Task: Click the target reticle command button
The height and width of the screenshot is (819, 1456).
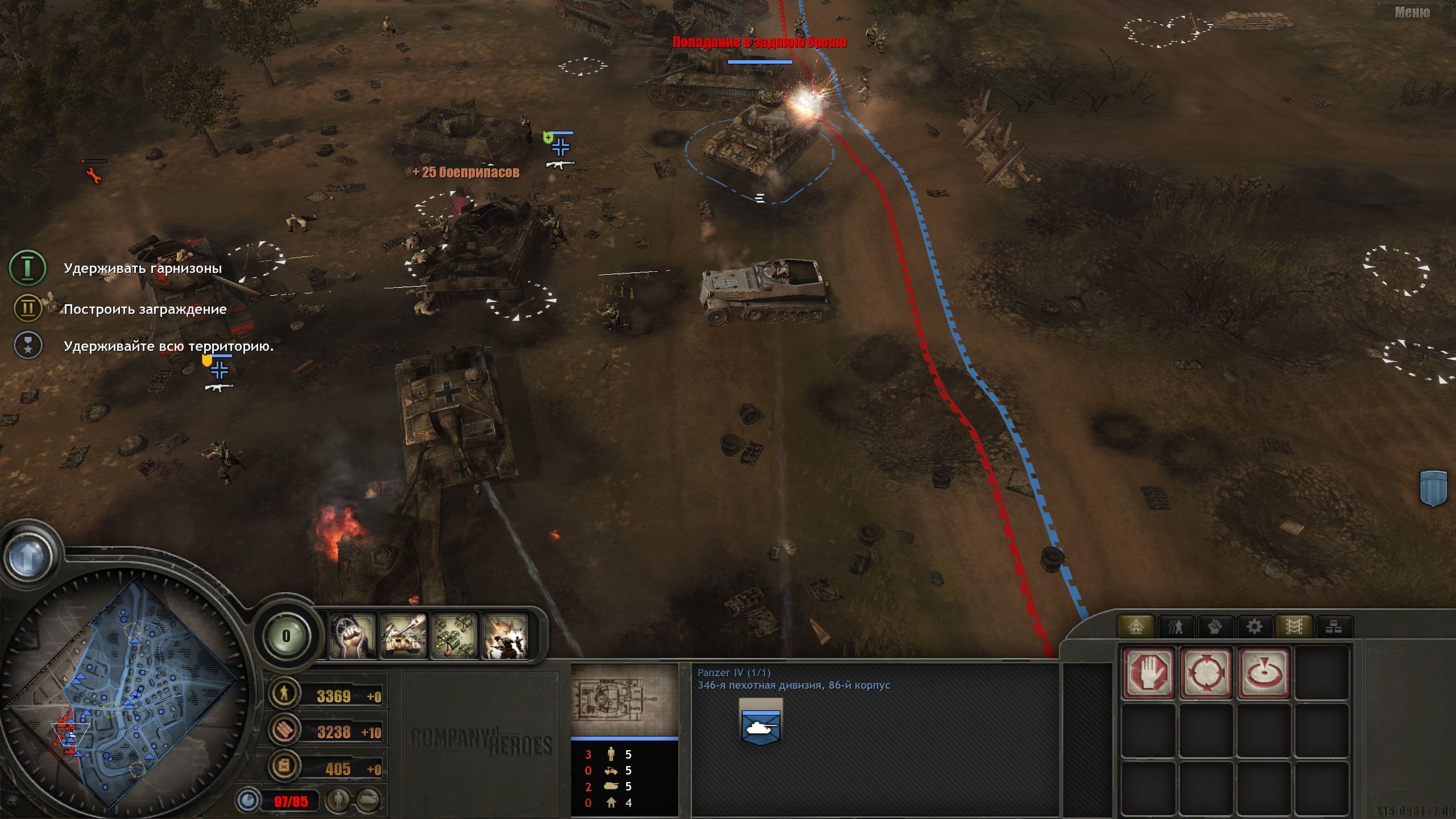Action: pyautogui.click(x=1263, y=672)
